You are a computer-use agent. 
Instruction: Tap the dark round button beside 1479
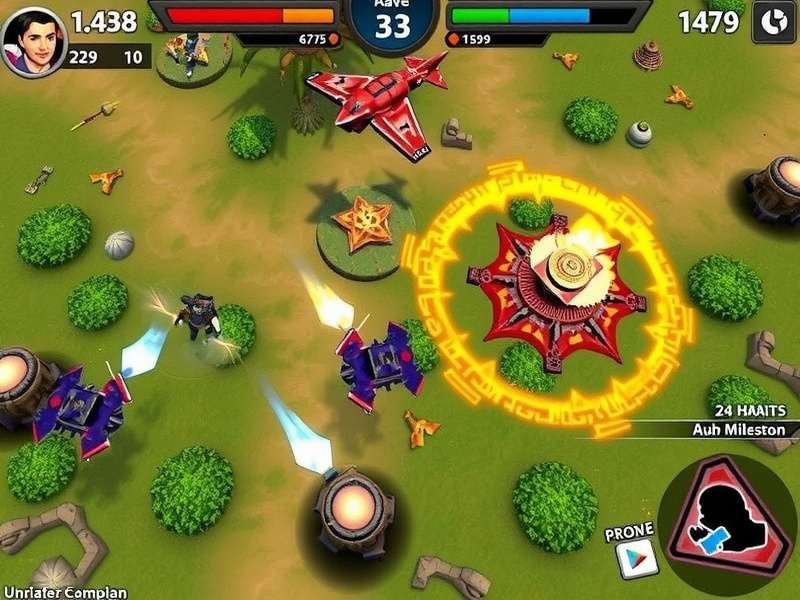click(772, 22)
